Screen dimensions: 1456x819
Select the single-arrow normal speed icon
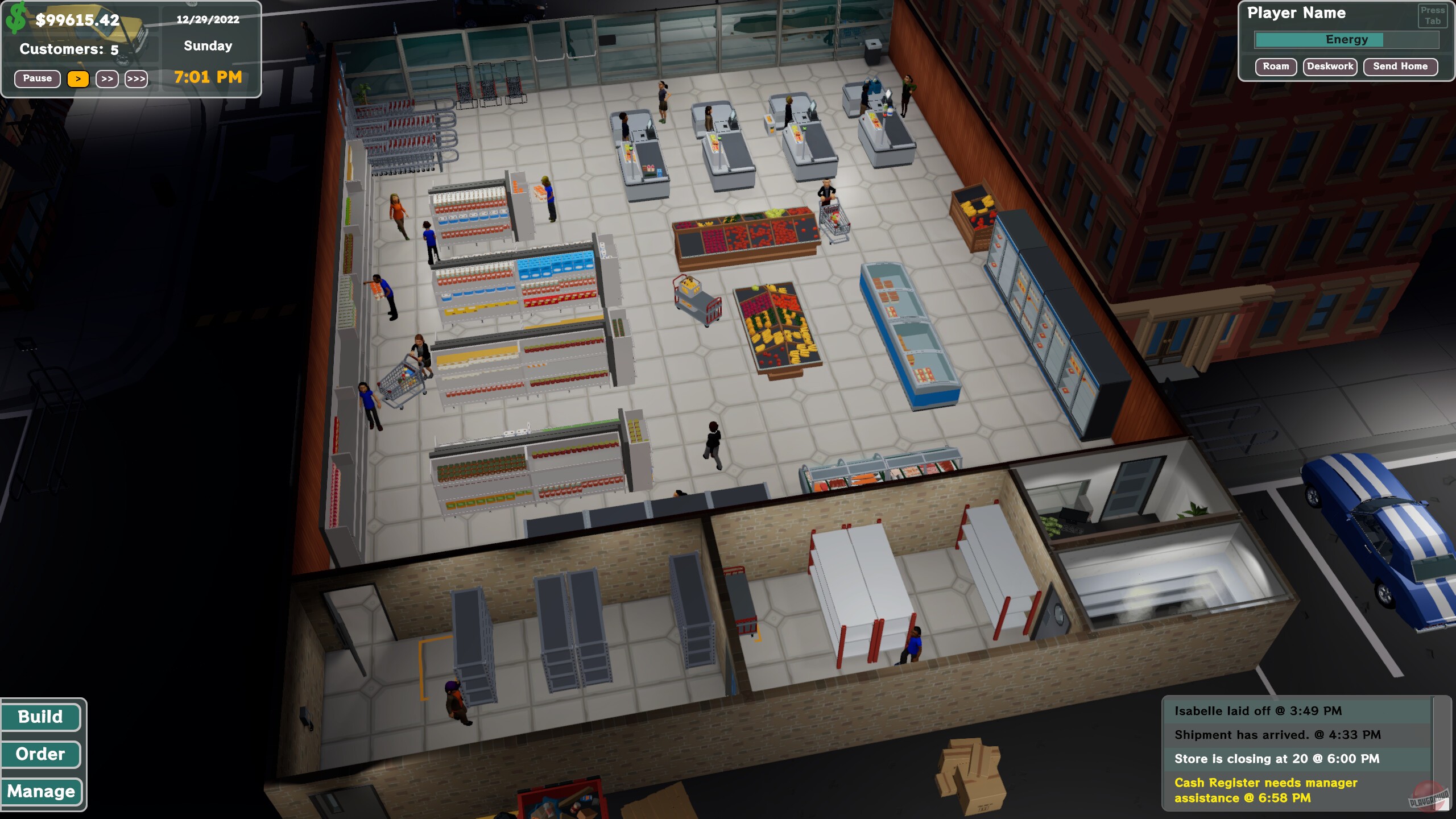(80, 79)
